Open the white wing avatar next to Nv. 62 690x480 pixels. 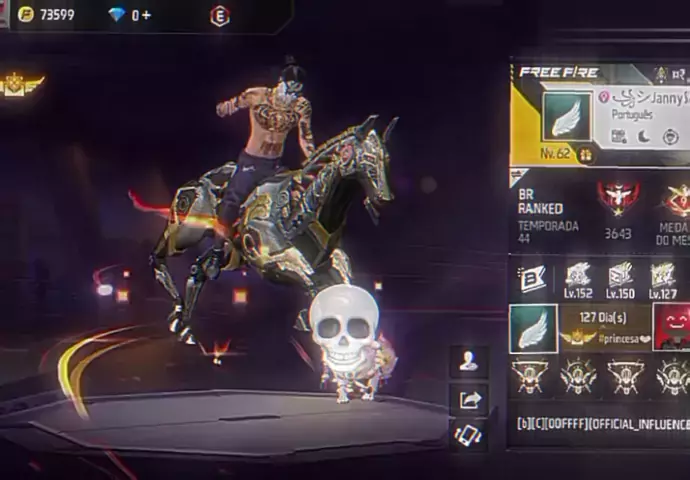point(566,118)
